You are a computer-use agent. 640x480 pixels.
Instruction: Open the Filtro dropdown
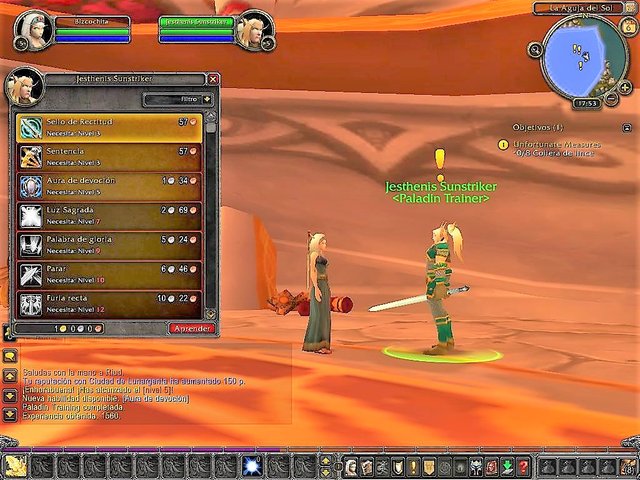coord(178,99)
